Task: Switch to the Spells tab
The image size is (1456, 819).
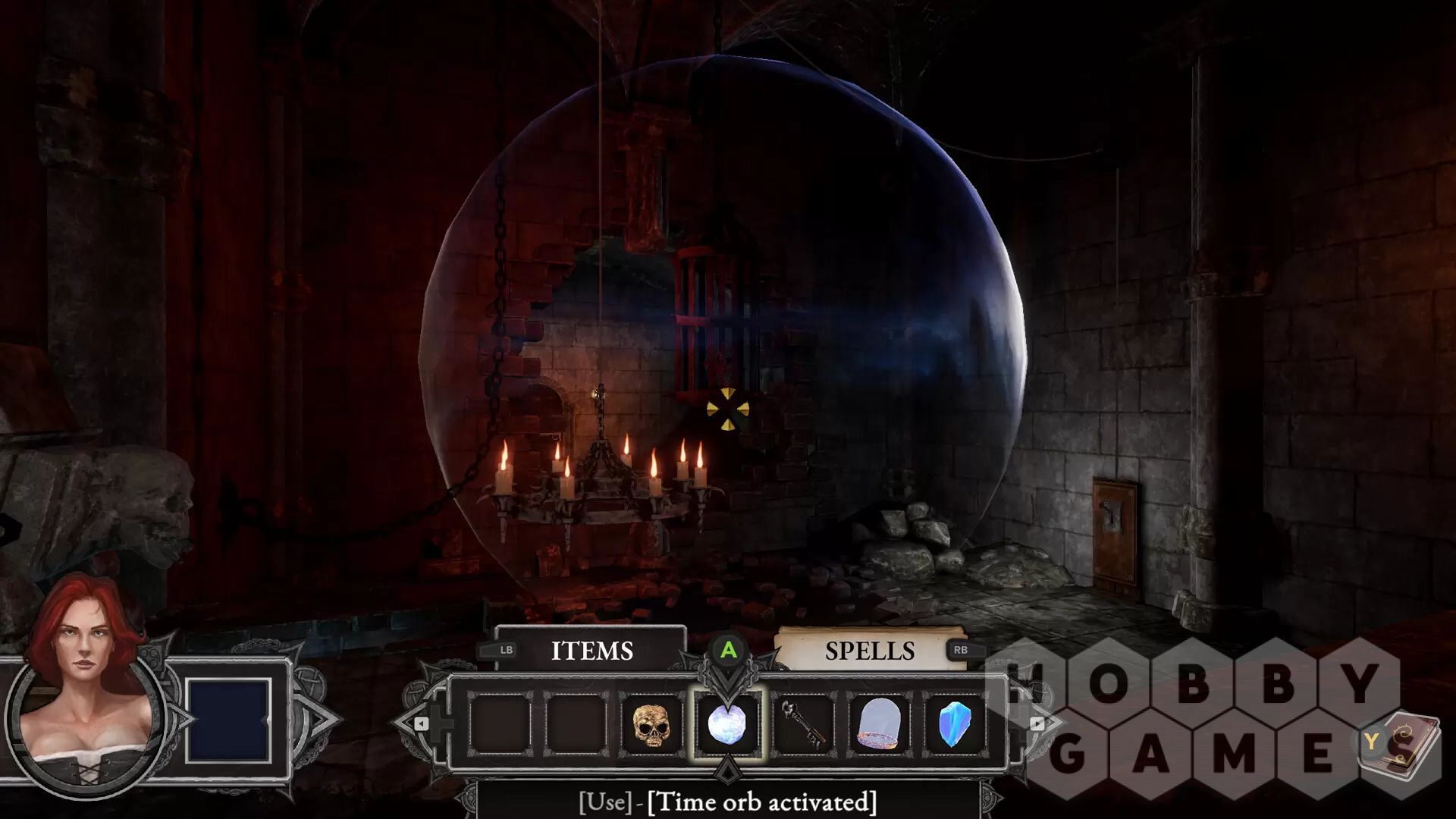Action: [869, 651]
